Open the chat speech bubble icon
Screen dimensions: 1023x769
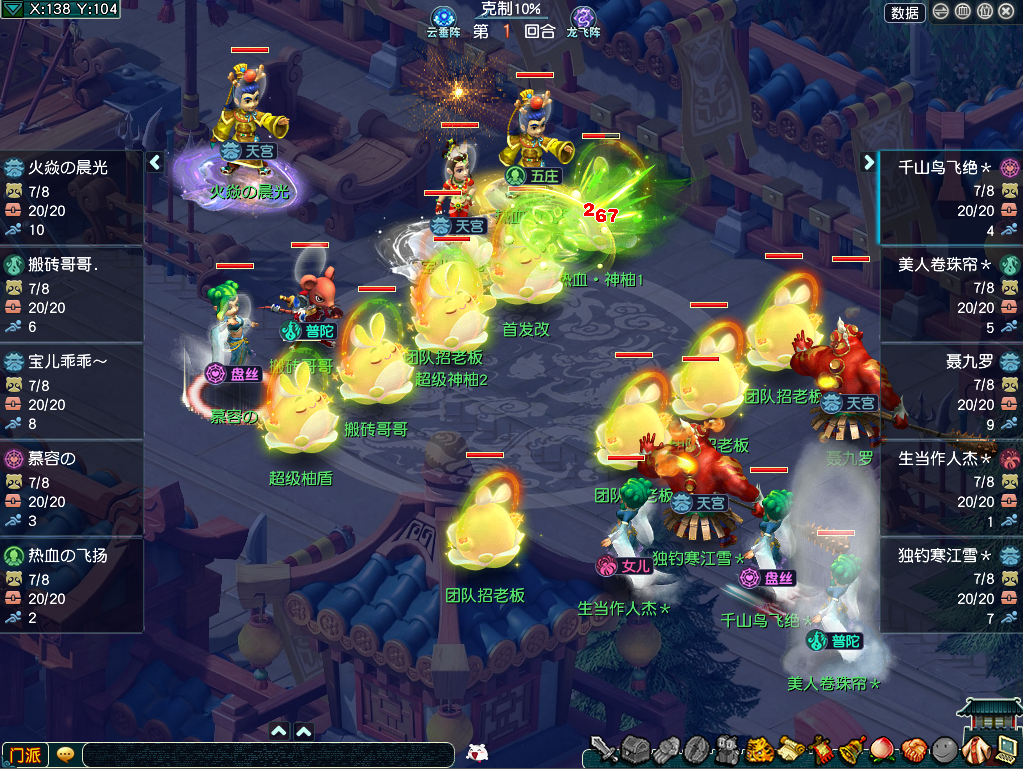point(66,754)
